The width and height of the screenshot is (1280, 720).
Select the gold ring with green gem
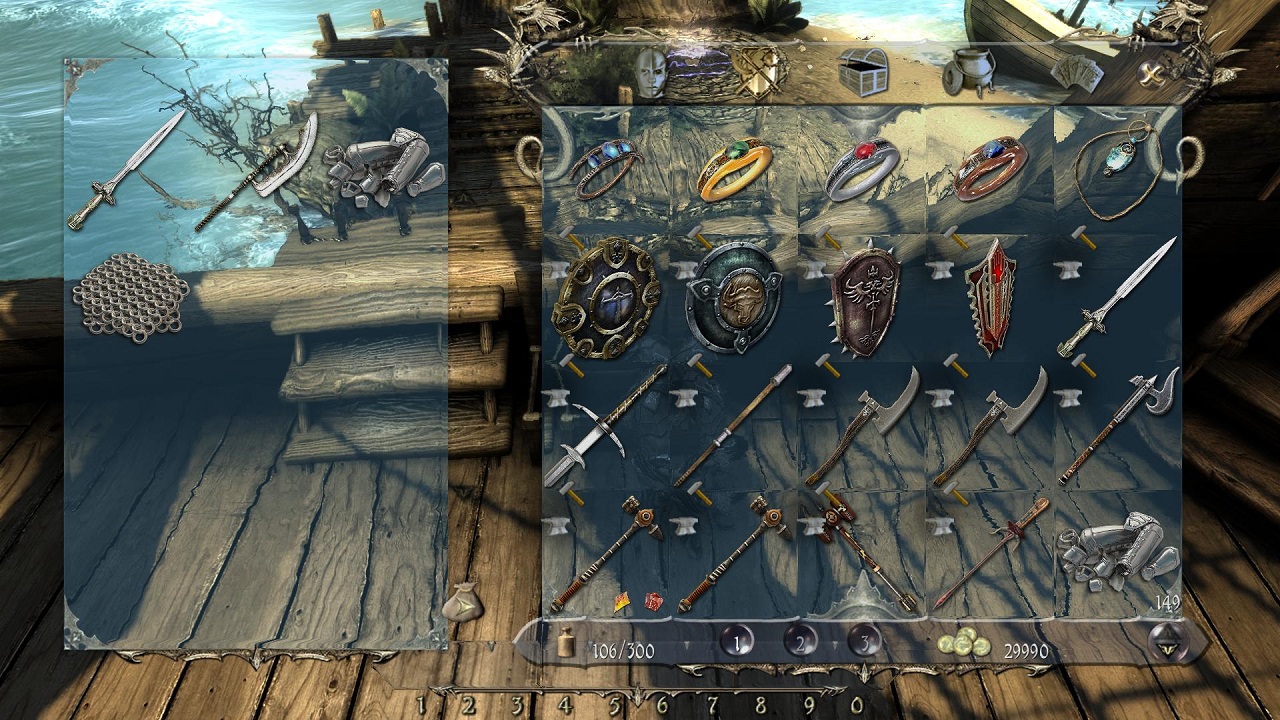pyautogui.click(x=734, y=167)
